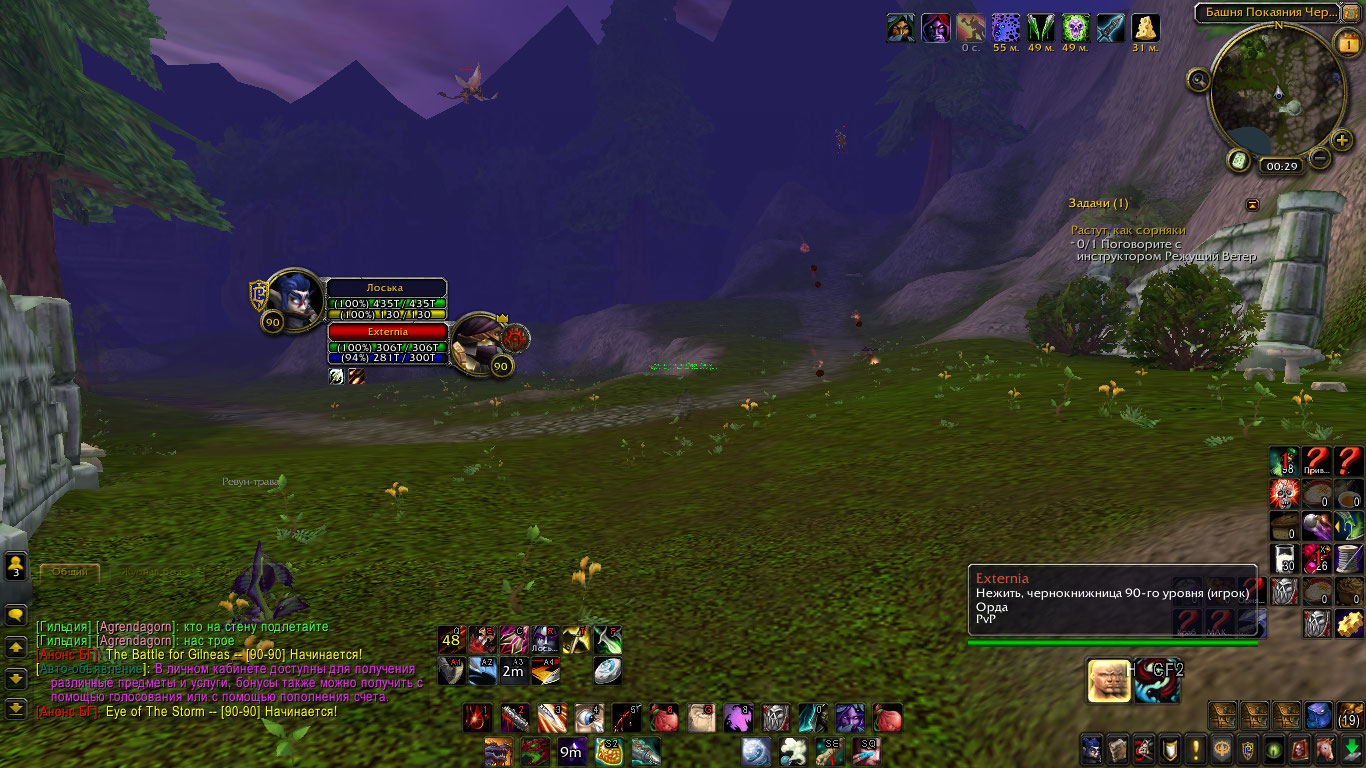Click the yellow exclamation mark quest log button
The height and width of the screenshot is (768, 1366).
(1195, 749)
